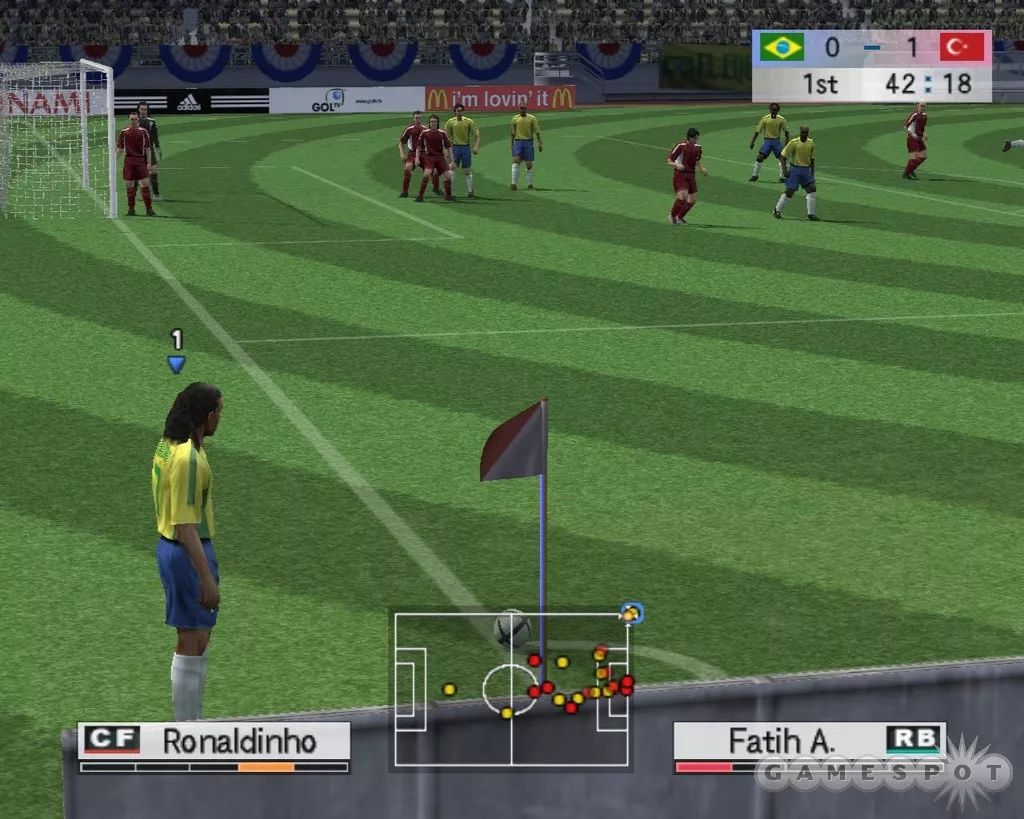Select the highlighted corner-taker dot on radar
The height and width of the screenshot is (819, 1024).
point(630,614)
